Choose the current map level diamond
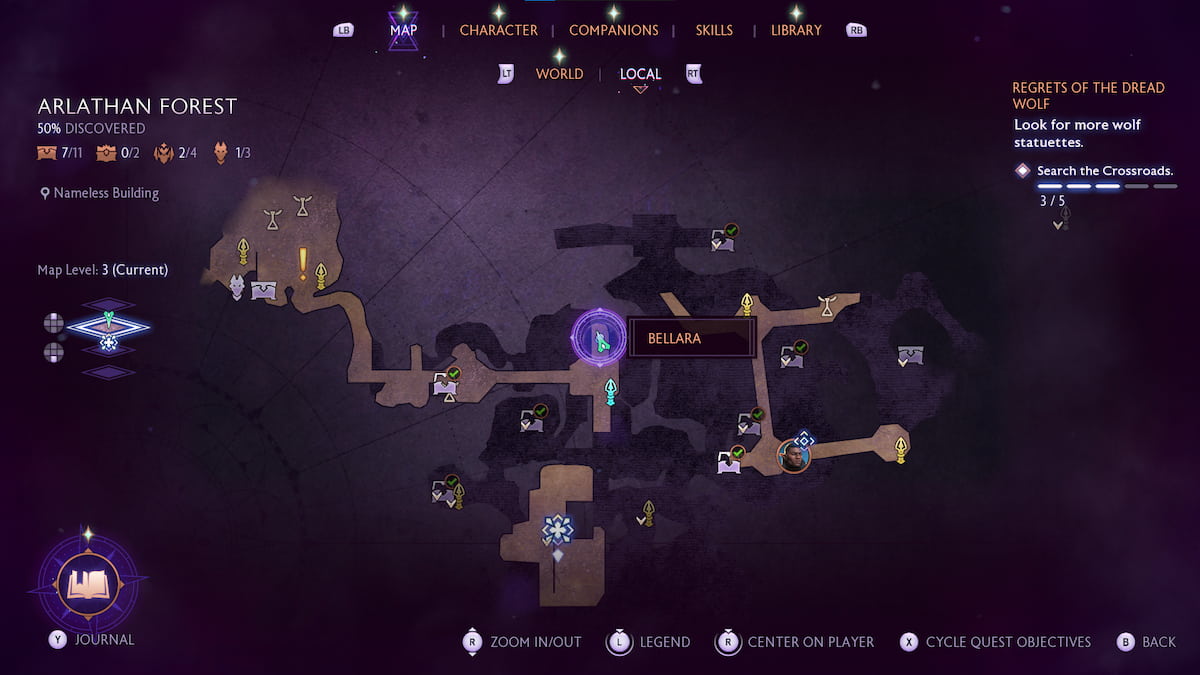The height and width of the screenshot is (675, 1200). (x=108, y=325)
